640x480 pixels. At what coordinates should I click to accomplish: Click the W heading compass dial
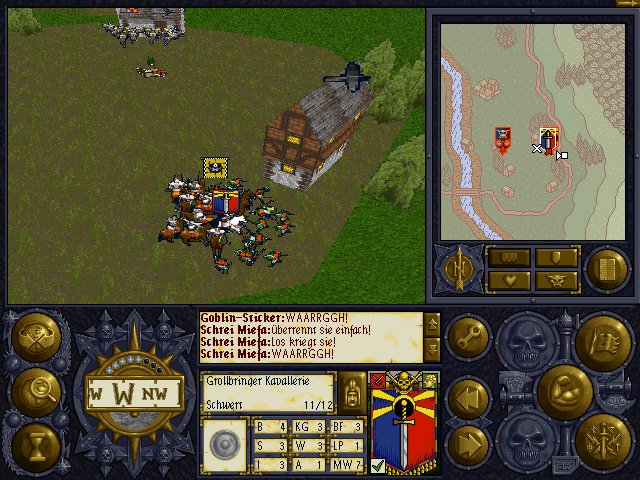[133, 391]
